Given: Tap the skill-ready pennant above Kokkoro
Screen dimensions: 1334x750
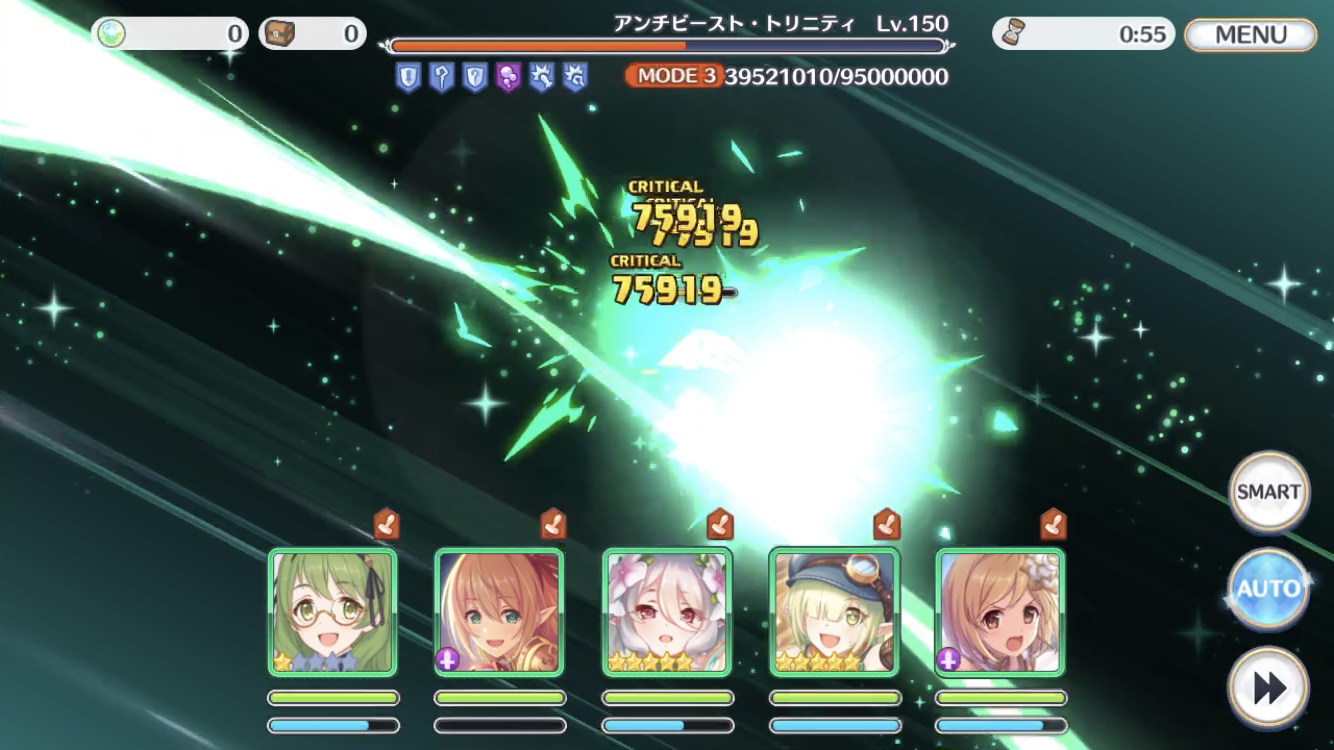Looking at the screenshot, I should [x=721, y=521].
